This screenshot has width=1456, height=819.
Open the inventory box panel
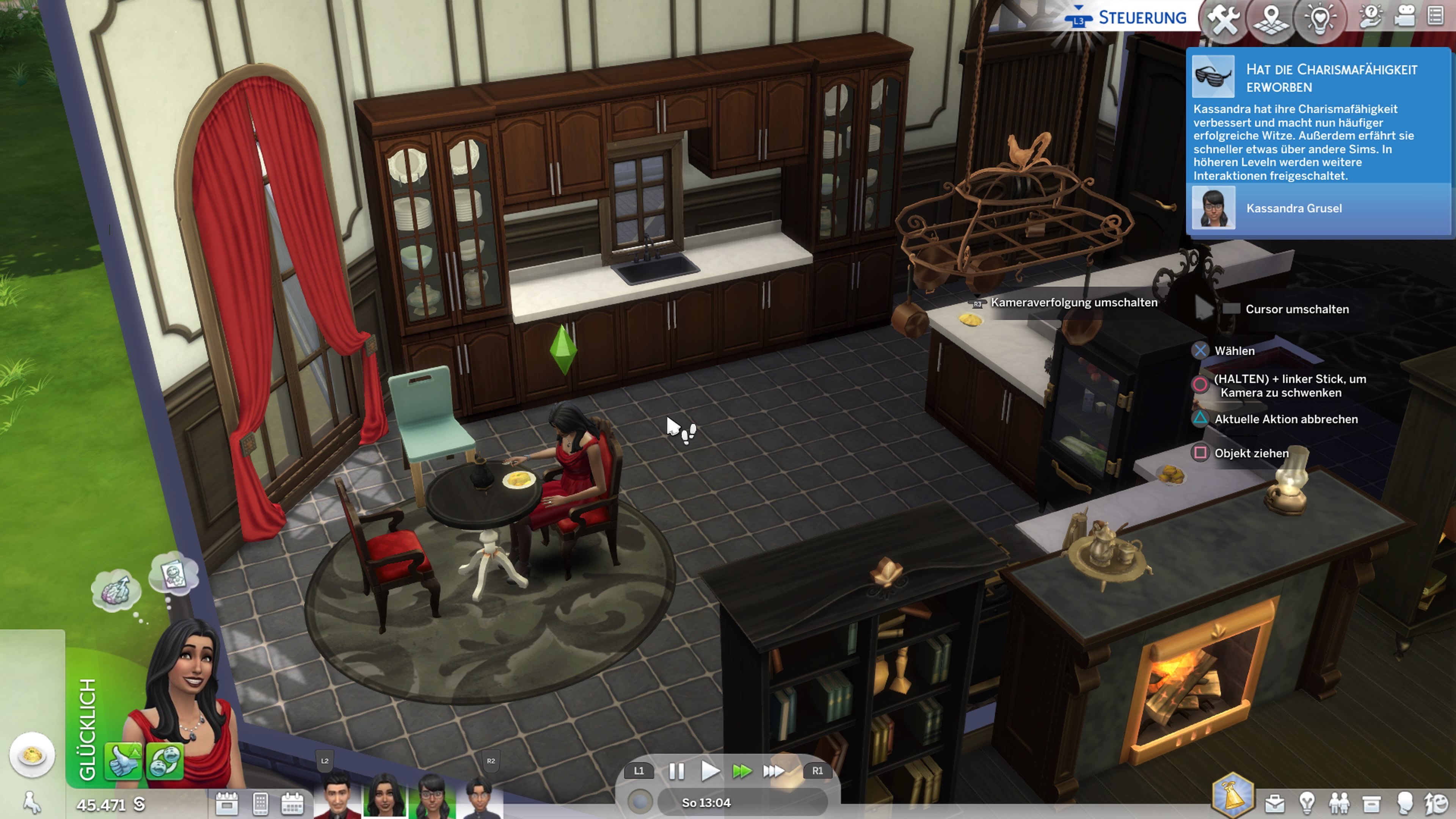[x=1372, y=803]
